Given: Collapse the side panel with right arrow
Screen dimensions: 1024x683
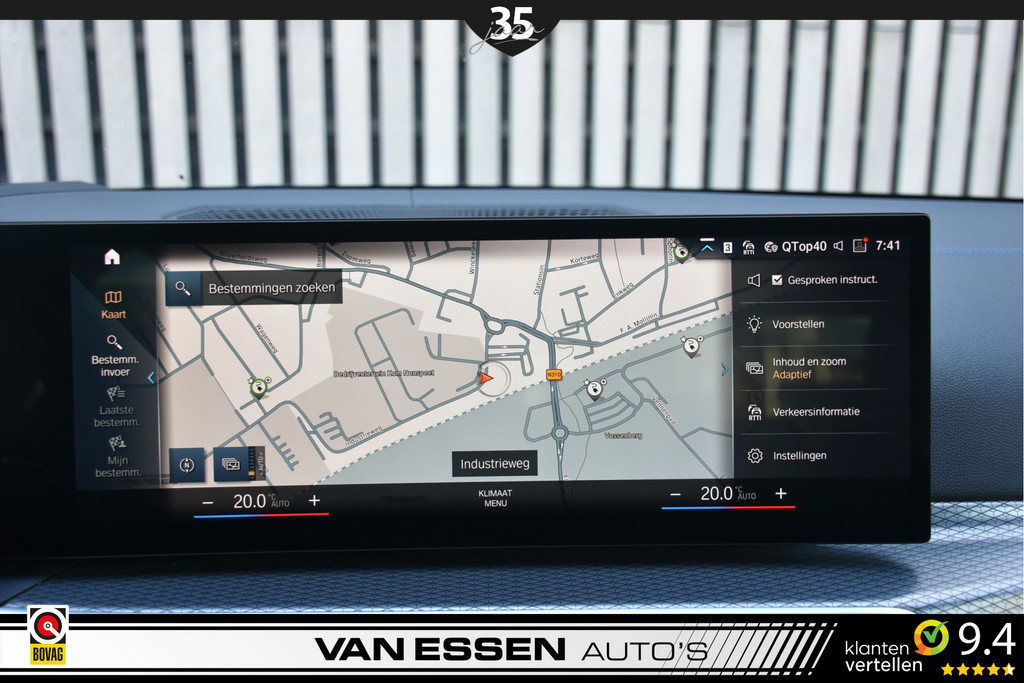Looking at the screenshot, I should [x=725, y=369].
